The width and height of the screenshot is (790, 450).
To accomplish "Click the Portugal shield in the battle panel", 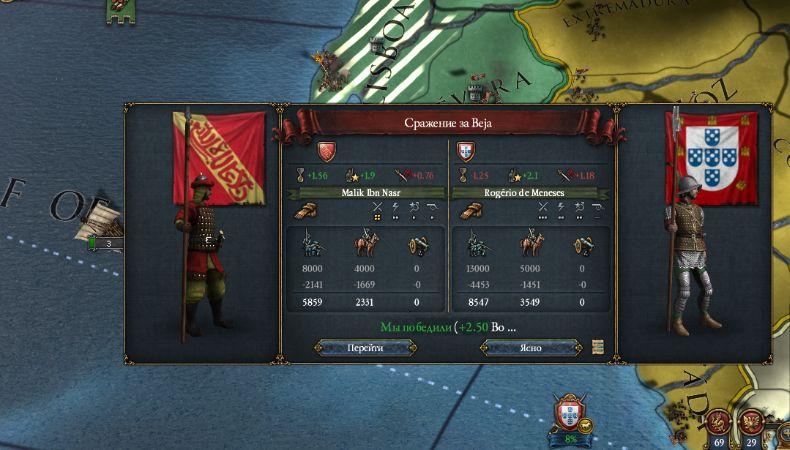I will pyautogui.click(x=465, y=152).
